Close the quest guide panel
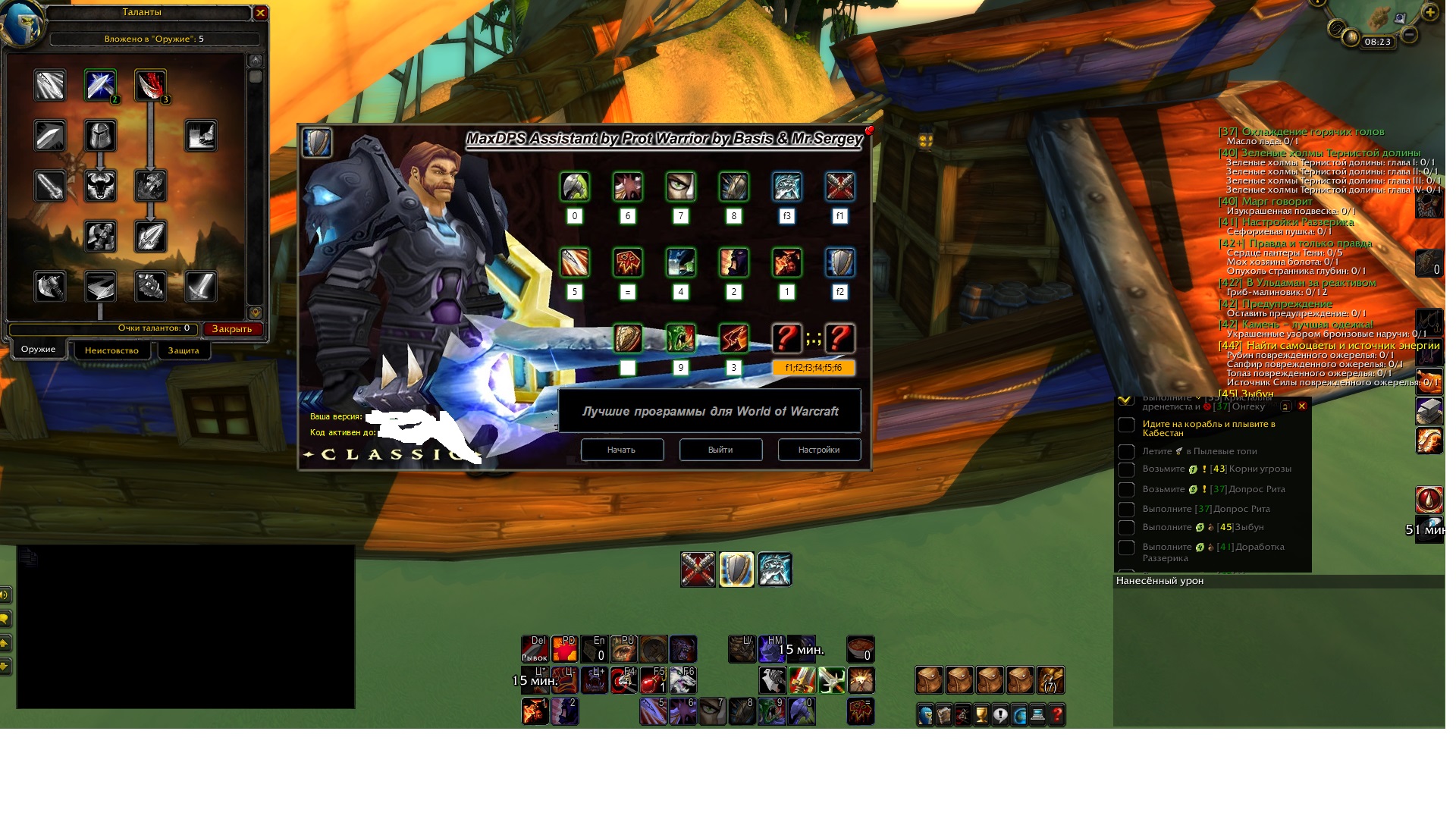 tap(1302, 406)
